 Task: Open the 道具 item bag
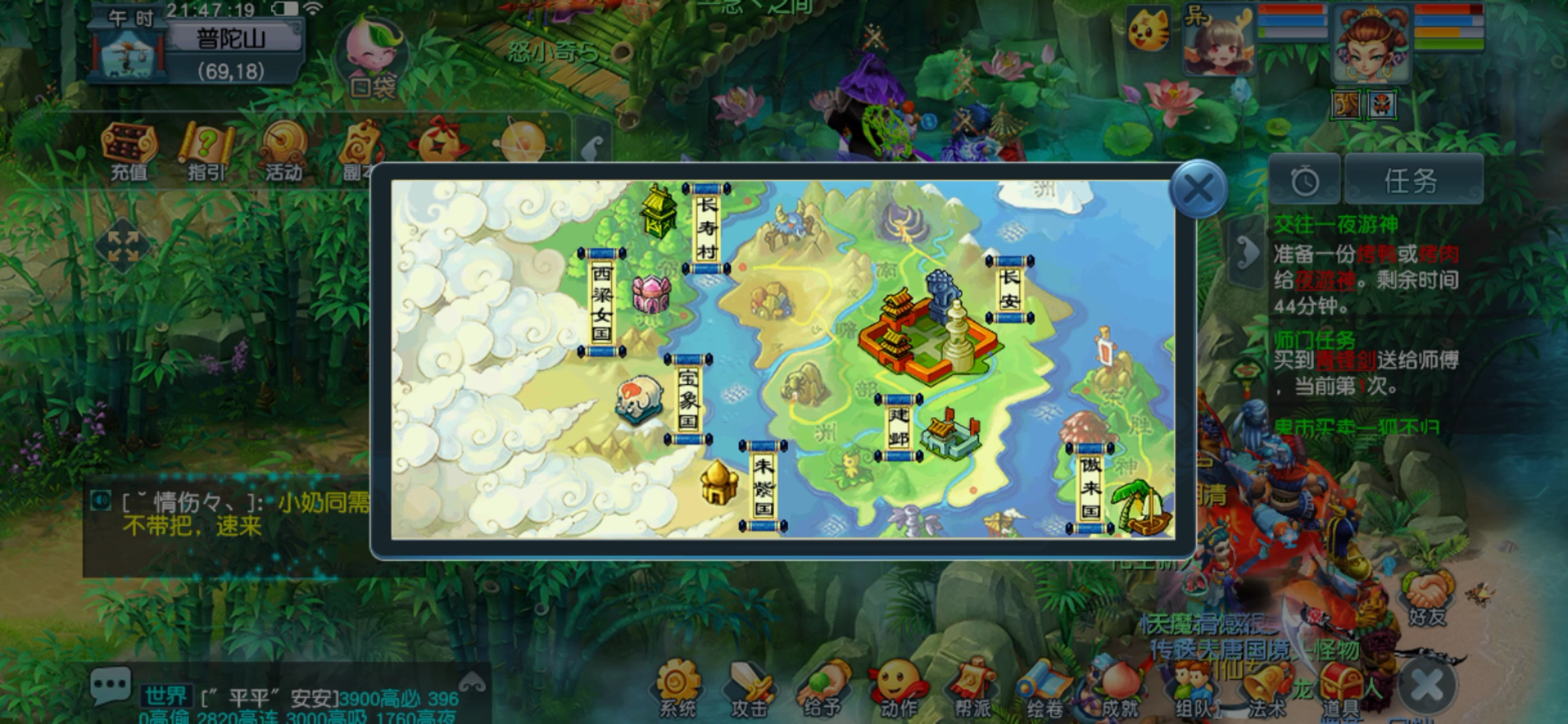(x=1340, y=688)
